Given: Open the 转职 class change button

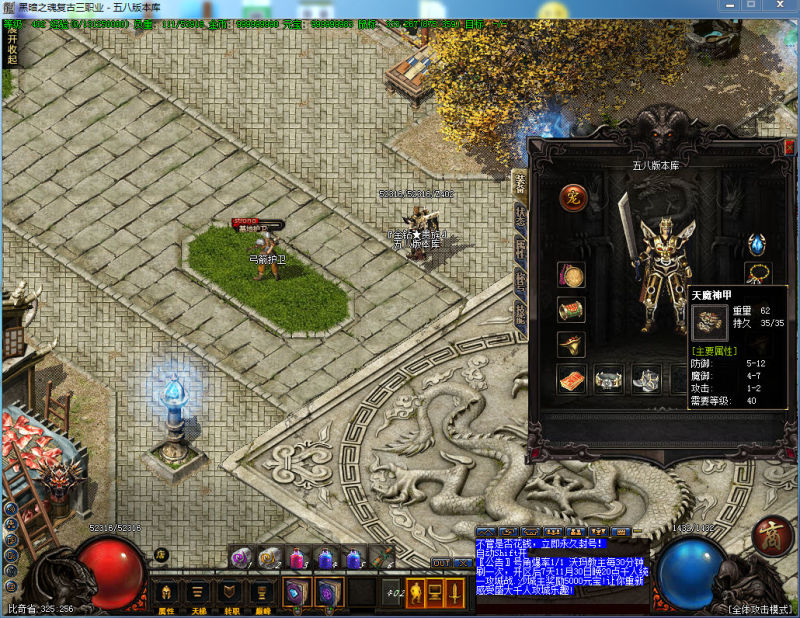Looking at the screenshot, I should click(230, 593).
